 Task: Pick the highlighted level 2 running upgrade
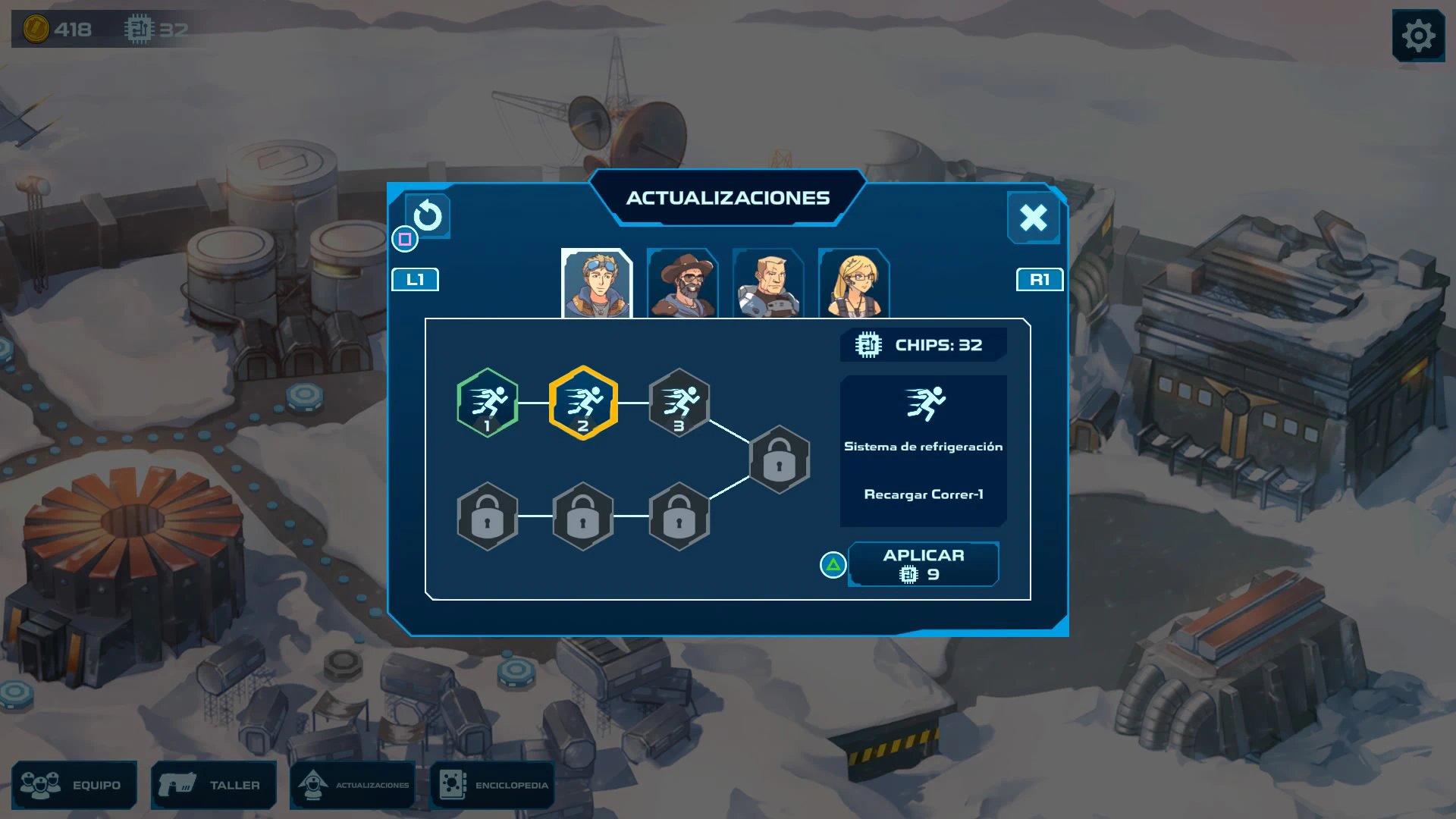583,403
